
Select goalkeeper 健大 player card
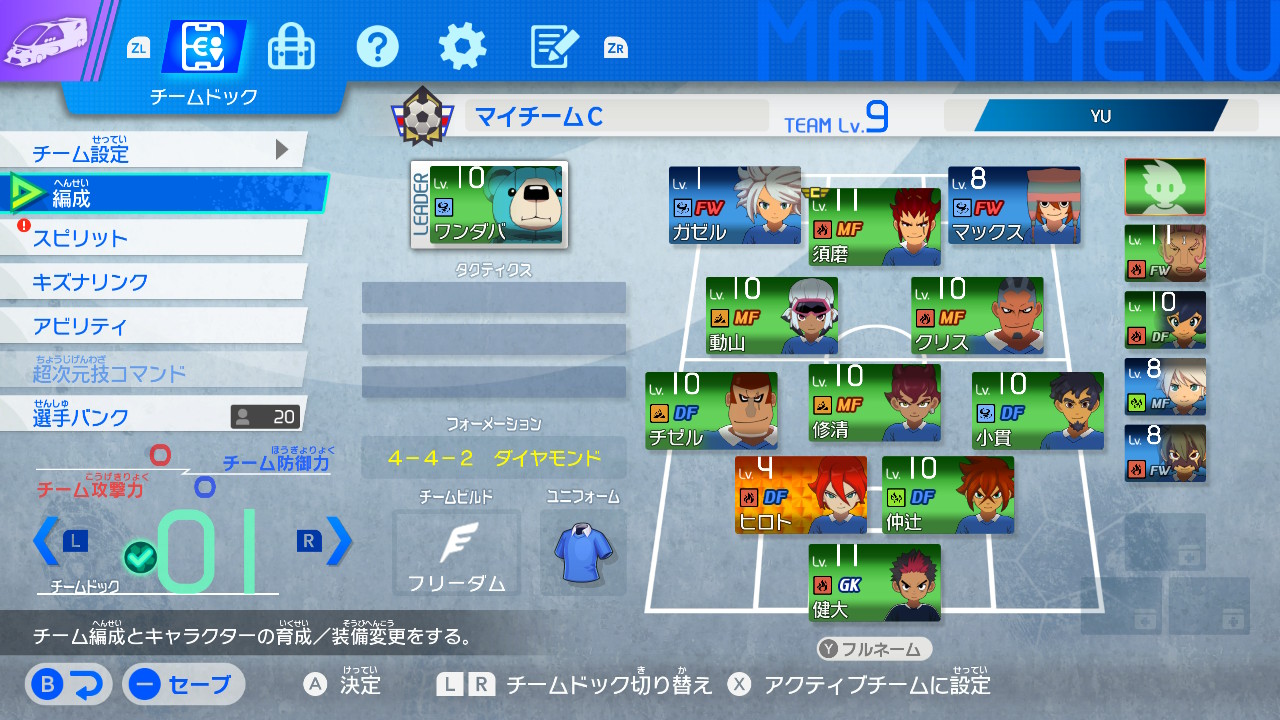click(x=875, y=582)
